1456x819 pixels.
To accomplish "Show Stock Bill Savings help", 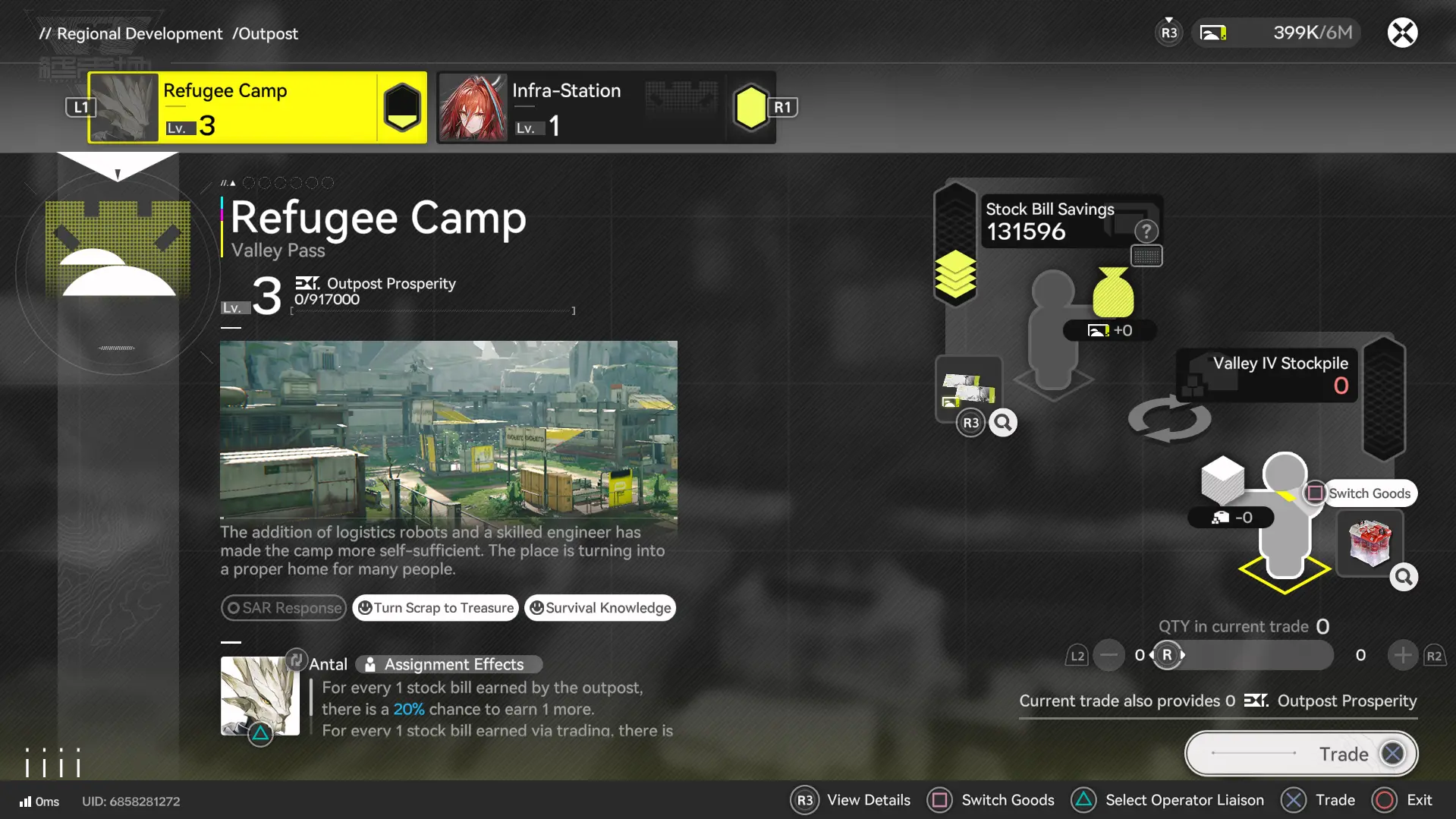I will coord(1146,230).
